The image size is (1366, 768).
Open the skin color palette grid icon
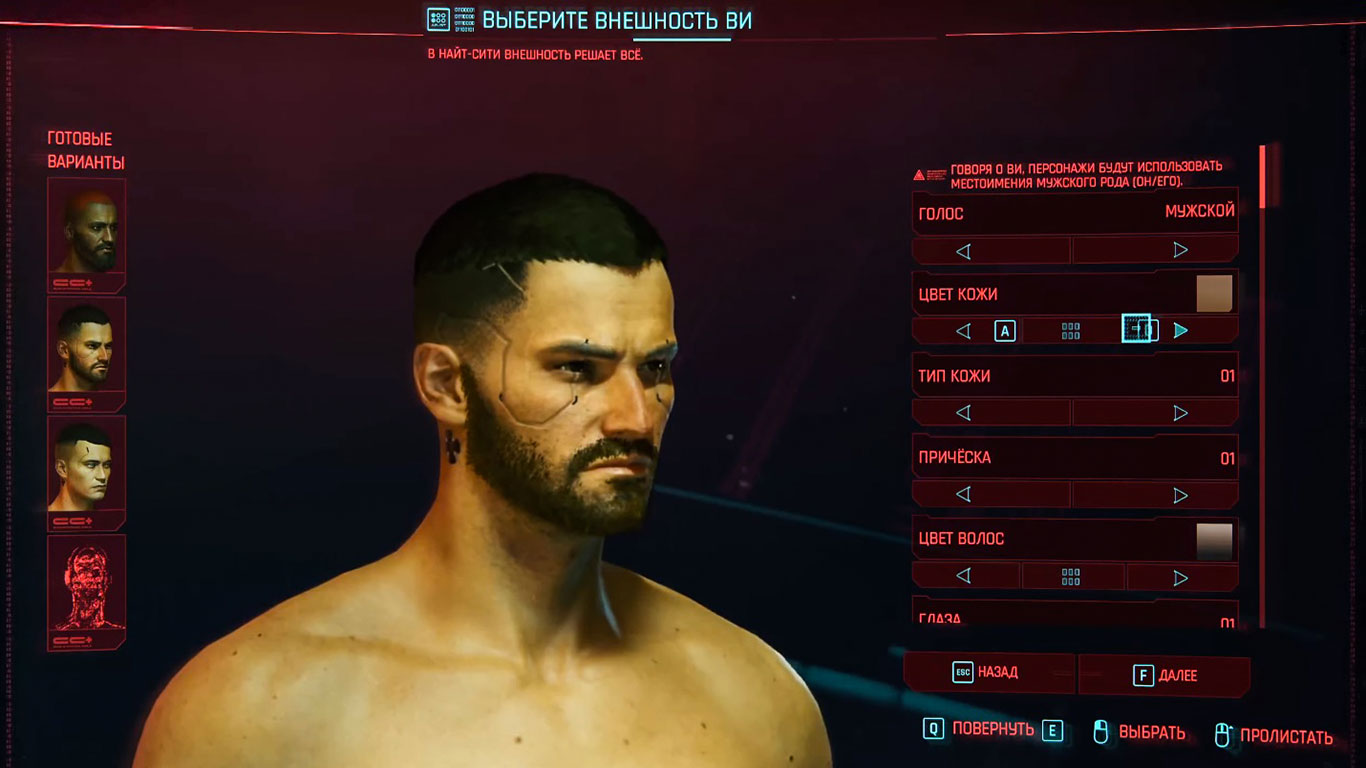(1071, 329)
